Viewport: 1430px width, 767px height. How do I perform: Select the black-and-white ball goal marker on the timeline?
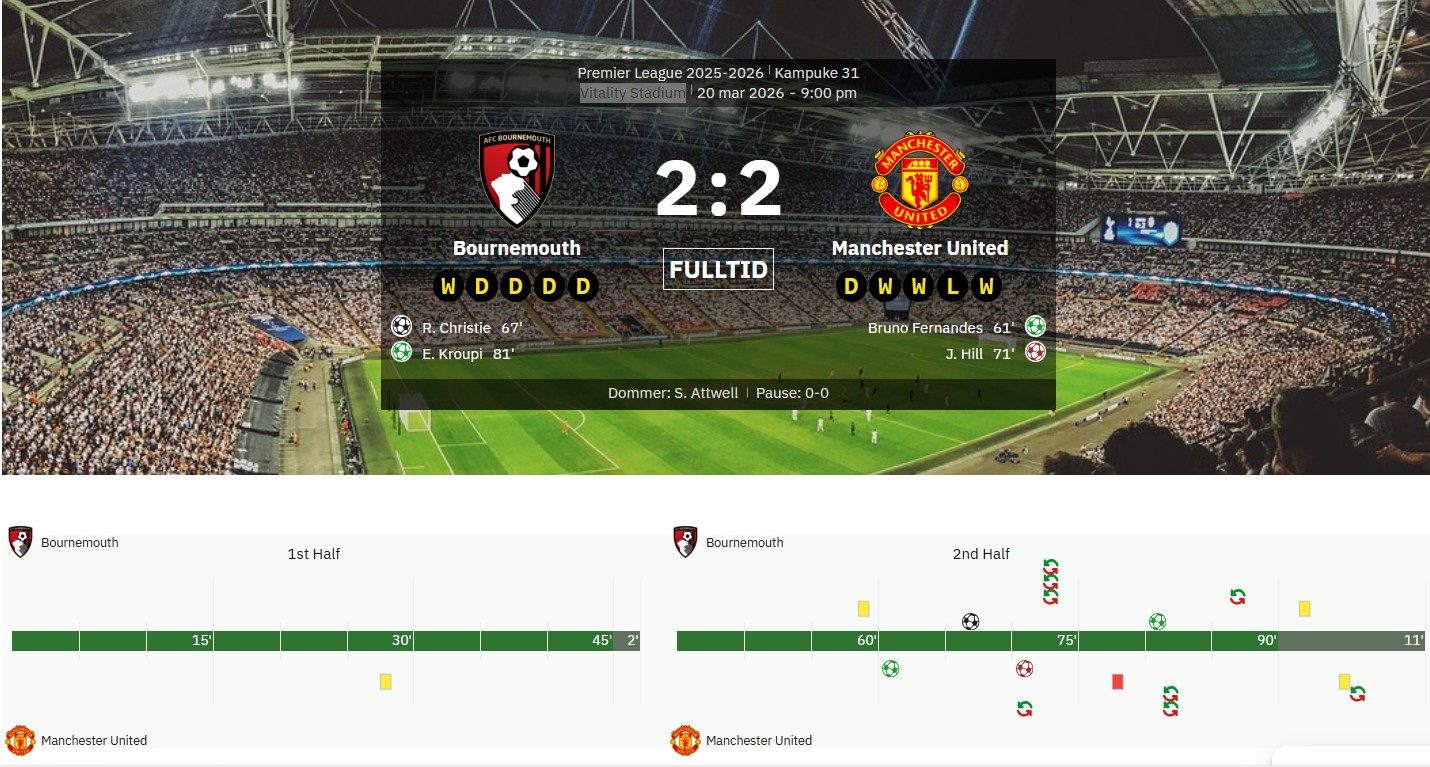click(x=970, y=621)
